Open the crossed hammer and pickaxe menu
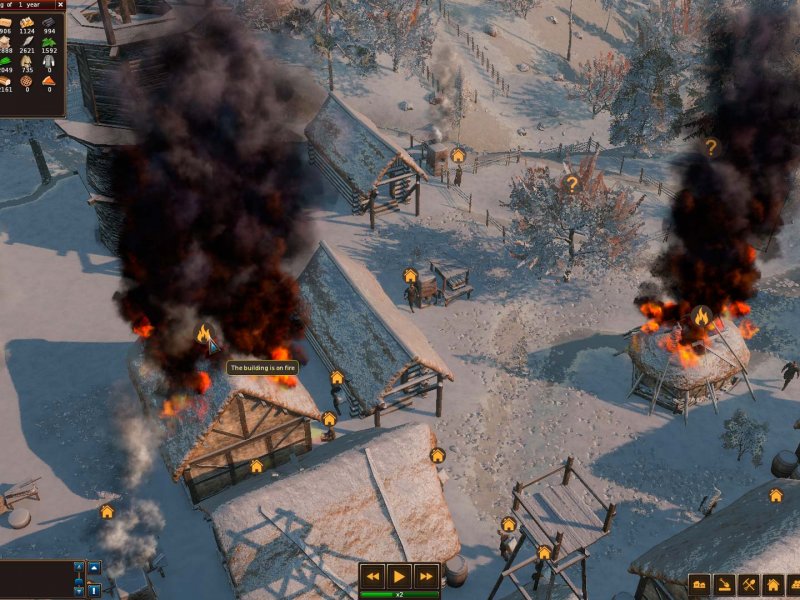This screenshot has width=800, height=600. click(749, 585)
